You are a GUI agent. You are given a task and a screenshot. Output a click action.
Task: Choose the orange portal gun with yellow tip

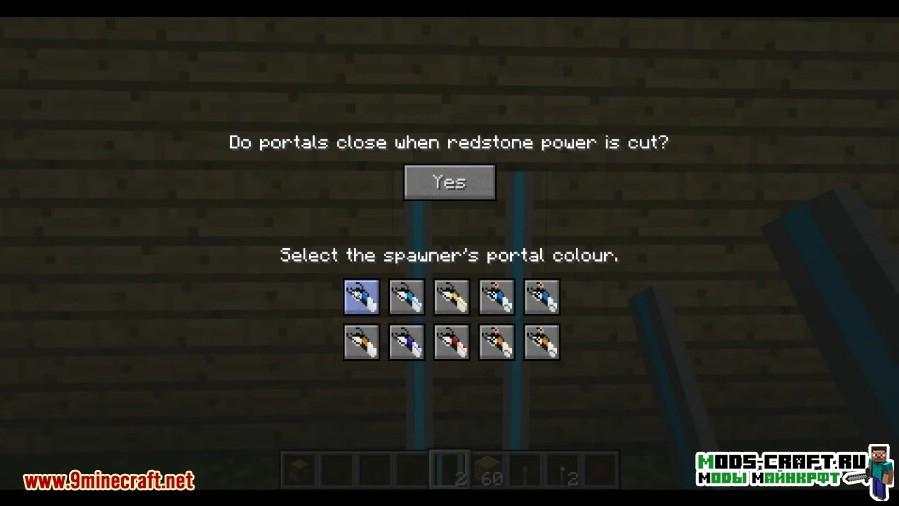tap(541, 341)
